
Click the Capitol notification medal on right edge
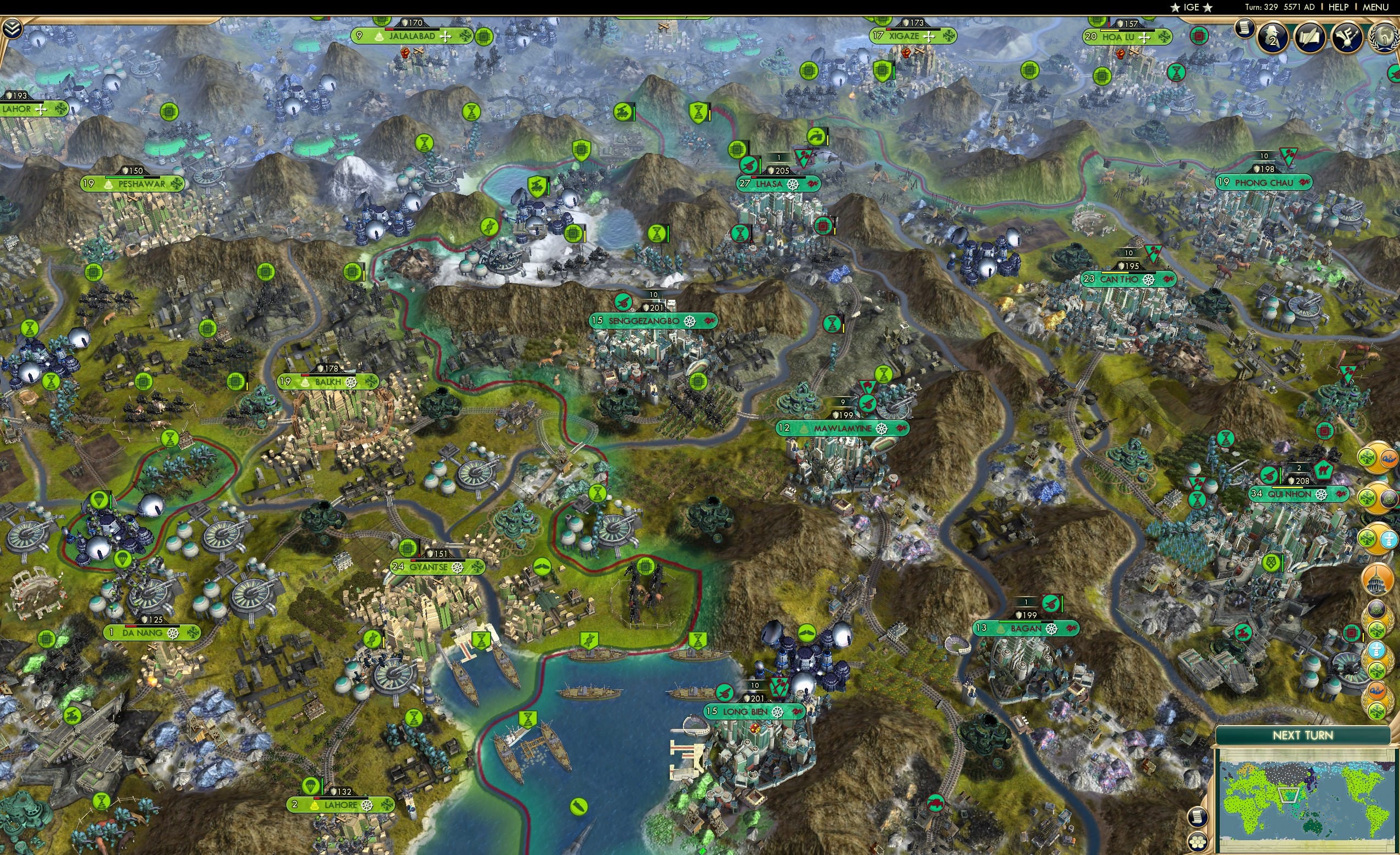(1377, 579)
